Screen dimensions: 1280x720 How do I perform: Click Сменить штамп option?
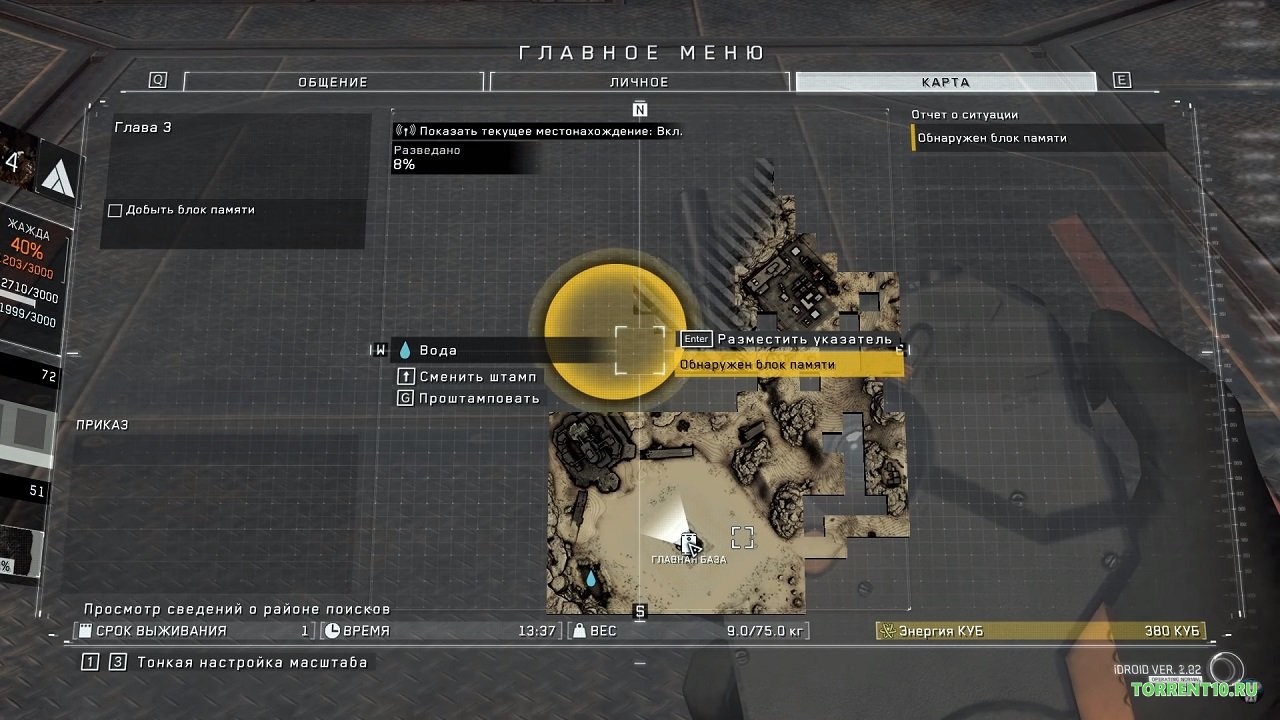point(478,377)
